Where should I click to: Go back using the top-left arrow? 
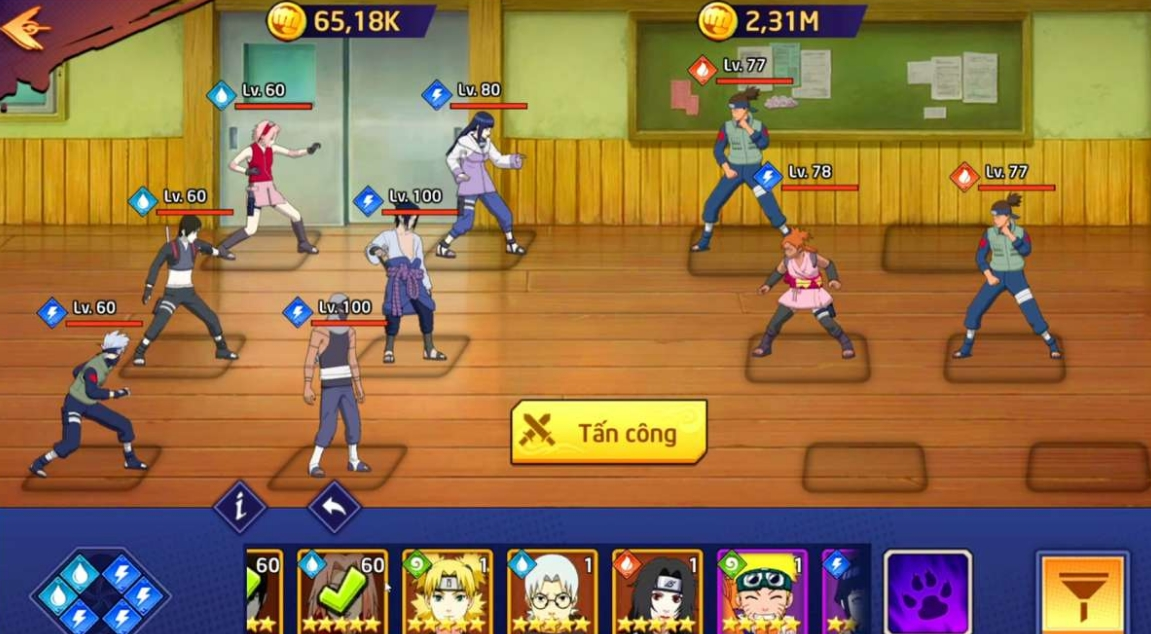[27, 27]
